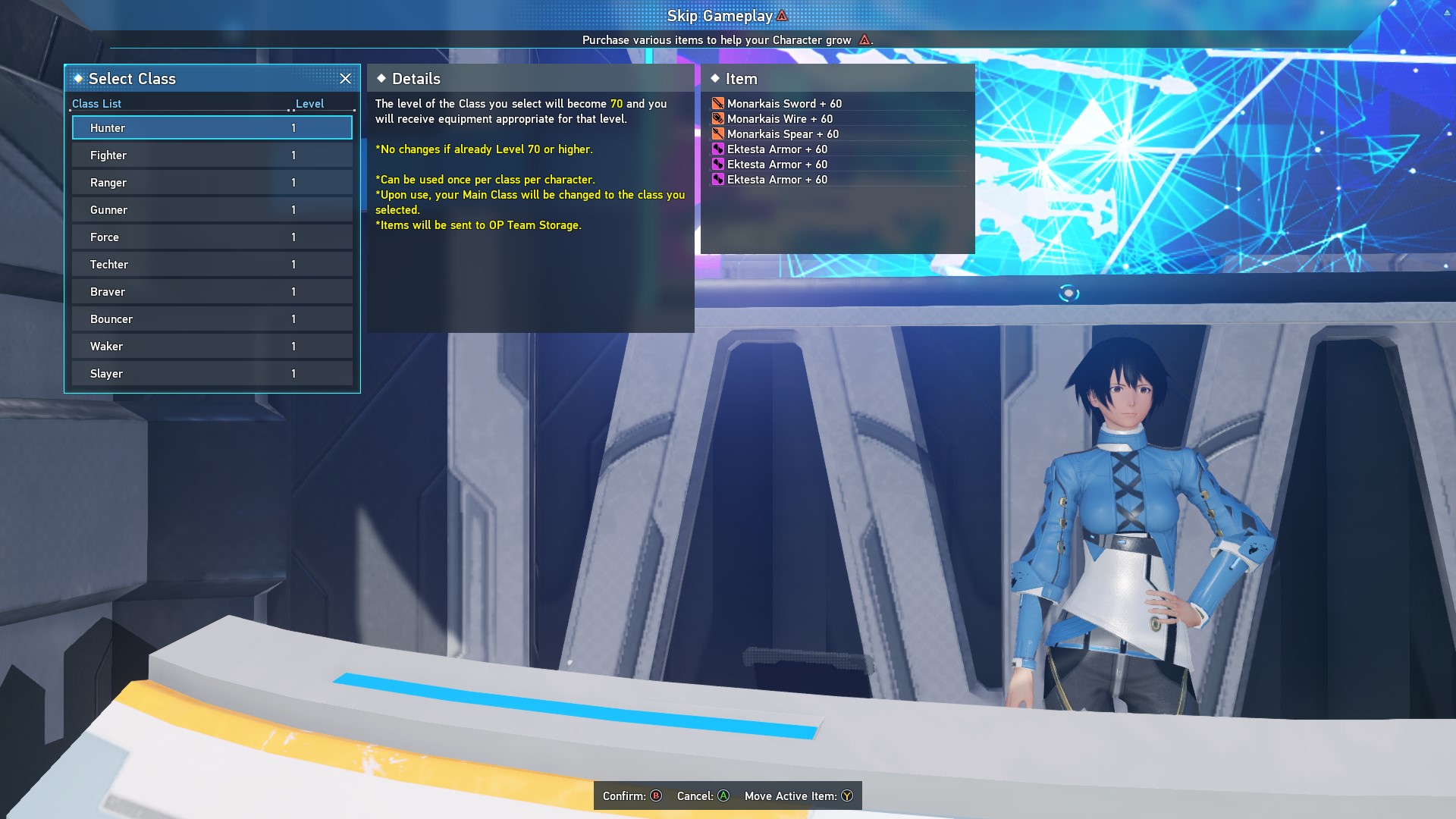
Task: Select the second Ektesta Armor + 60 item
Action: (777, 165)
